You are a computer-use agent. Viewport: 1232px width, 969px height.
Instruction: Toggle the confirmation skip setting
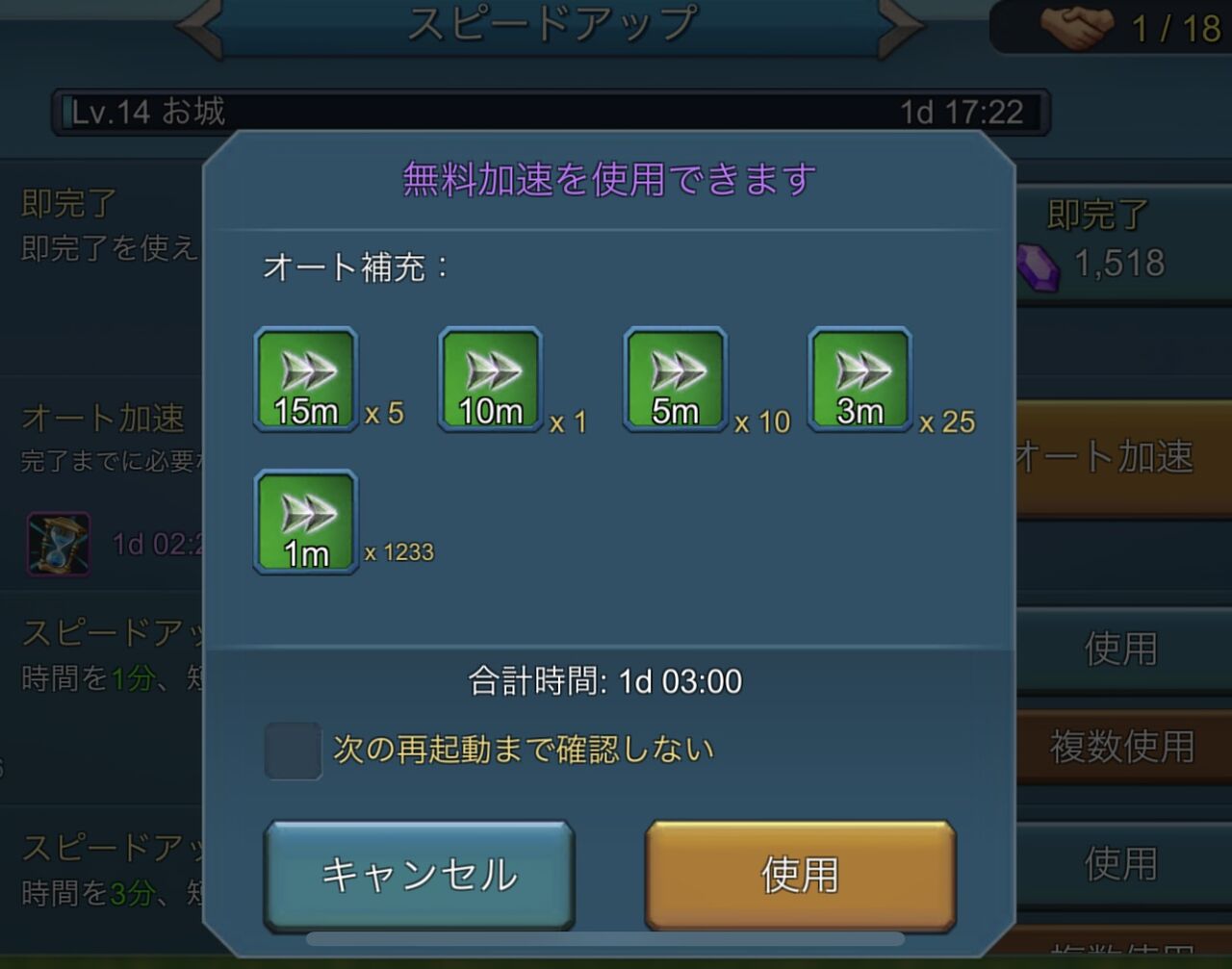point(294,752)
